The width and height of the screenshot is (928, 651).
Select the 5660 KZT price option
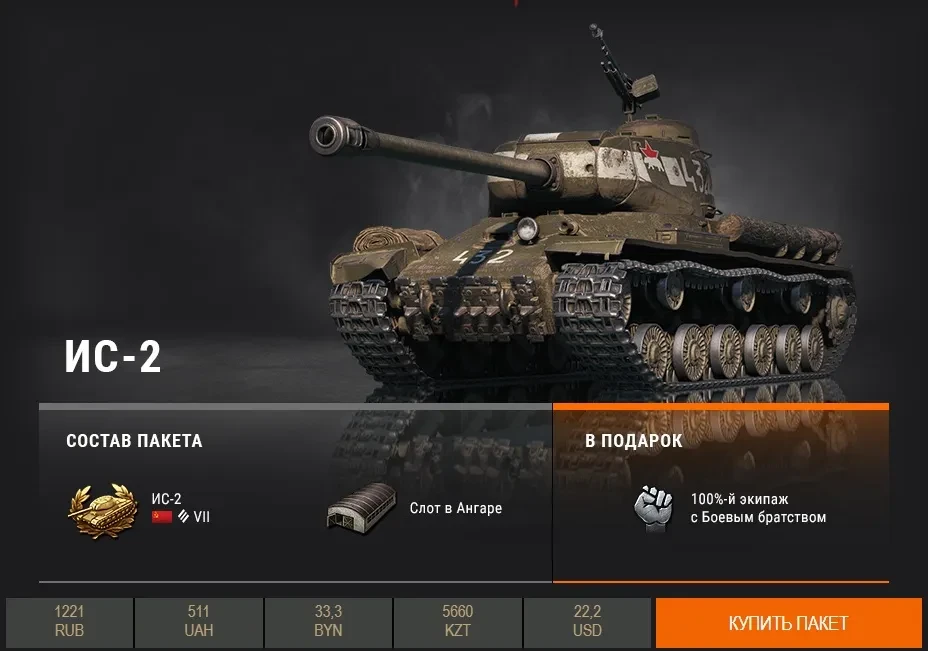(x=457, y=622)
